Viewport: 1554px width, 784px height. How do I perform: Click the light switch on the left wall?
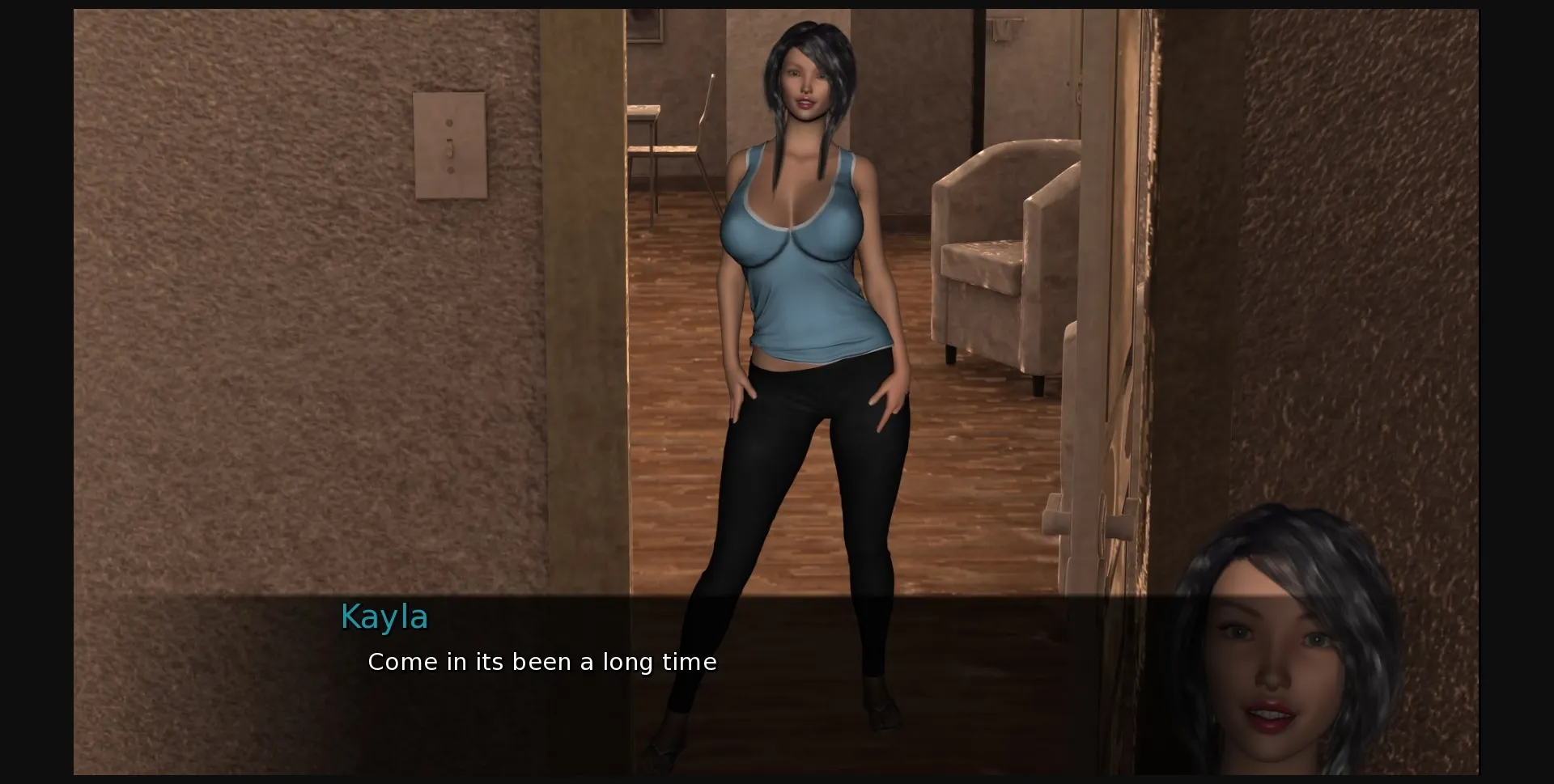tap(450, 146)
